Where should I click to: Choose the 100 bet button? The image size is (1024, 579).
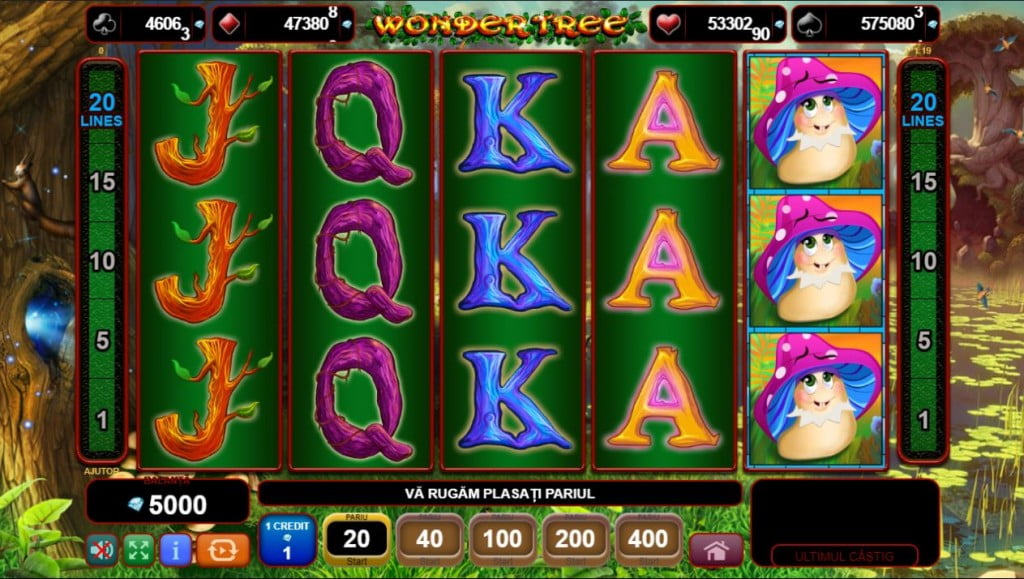click(502, 540)
